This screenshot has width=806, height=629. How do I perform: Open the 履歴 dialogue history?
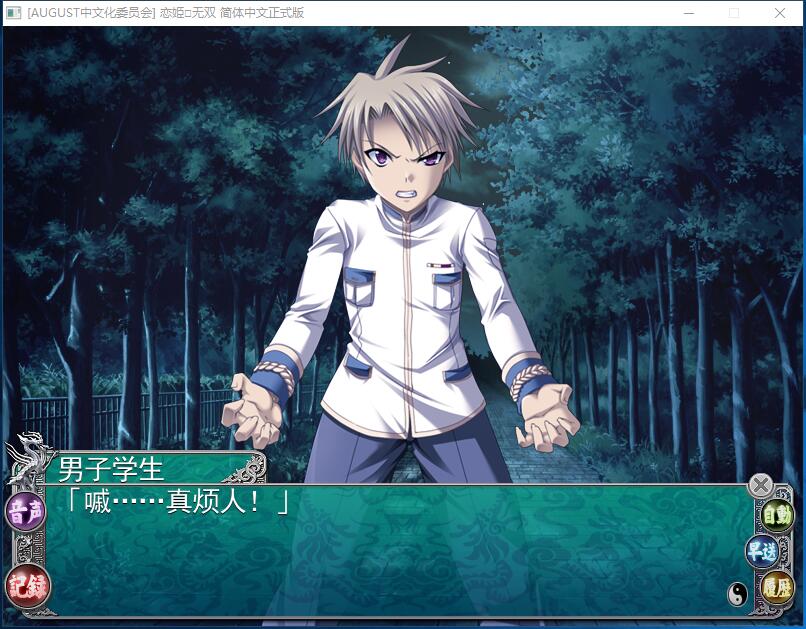776,587
